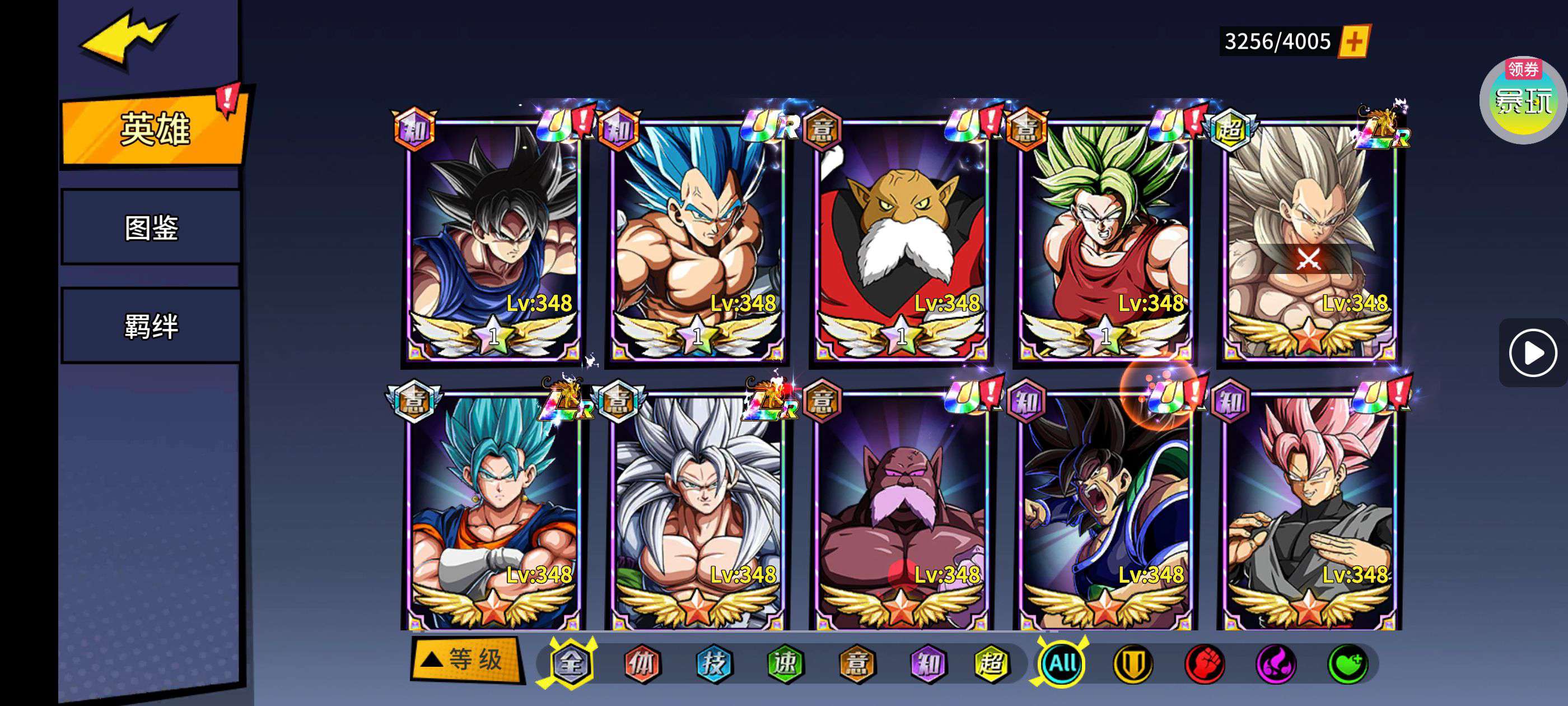The height and width of the screenshot is (706, 1568).
Task: Filter by the red fist attacker role
Action: (1204, 663)
